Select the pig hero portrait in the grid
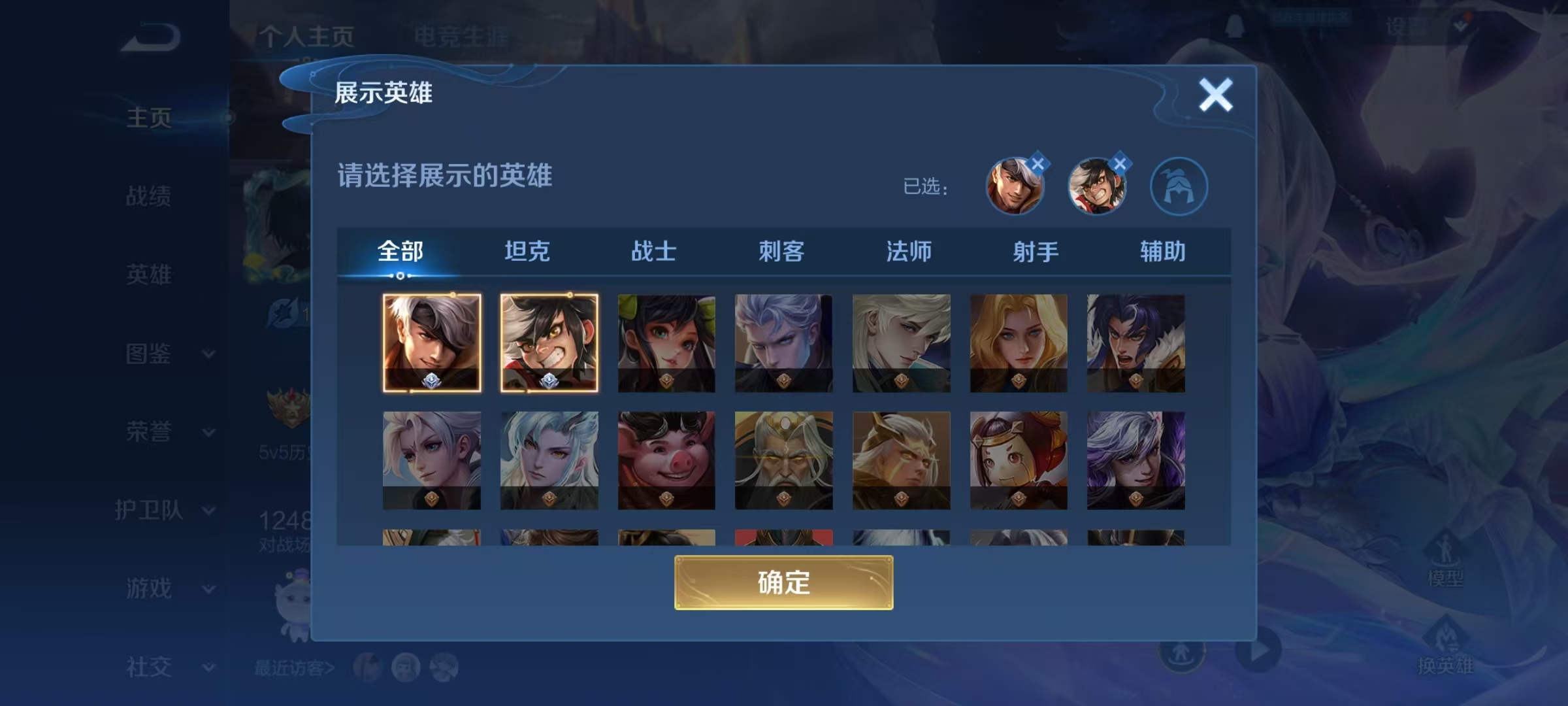Screen dimensions: 1568x706 click(x=666, y=460)
